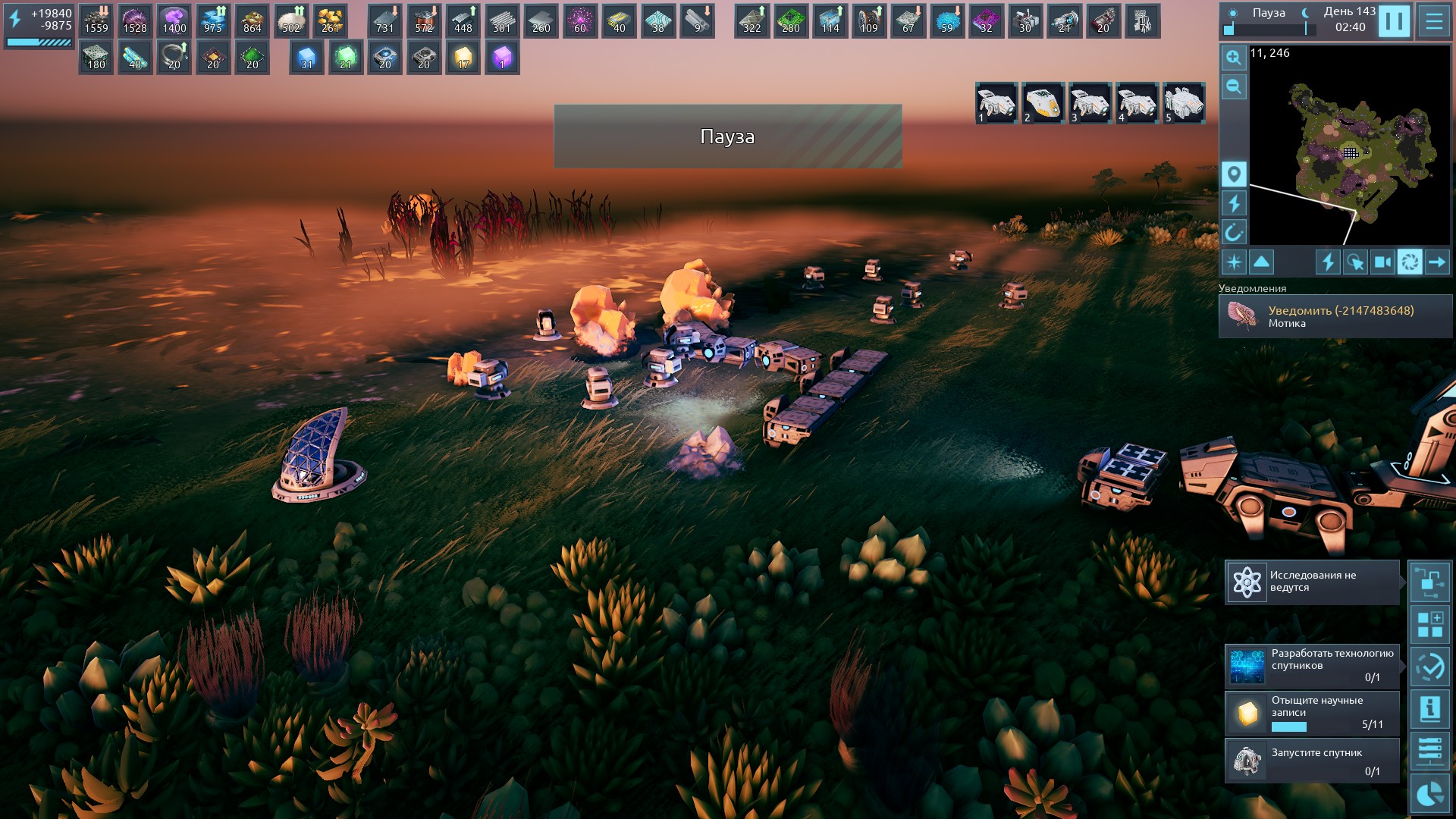
Task: Open the Мотика notification
Action: (x=1335, y=316)
